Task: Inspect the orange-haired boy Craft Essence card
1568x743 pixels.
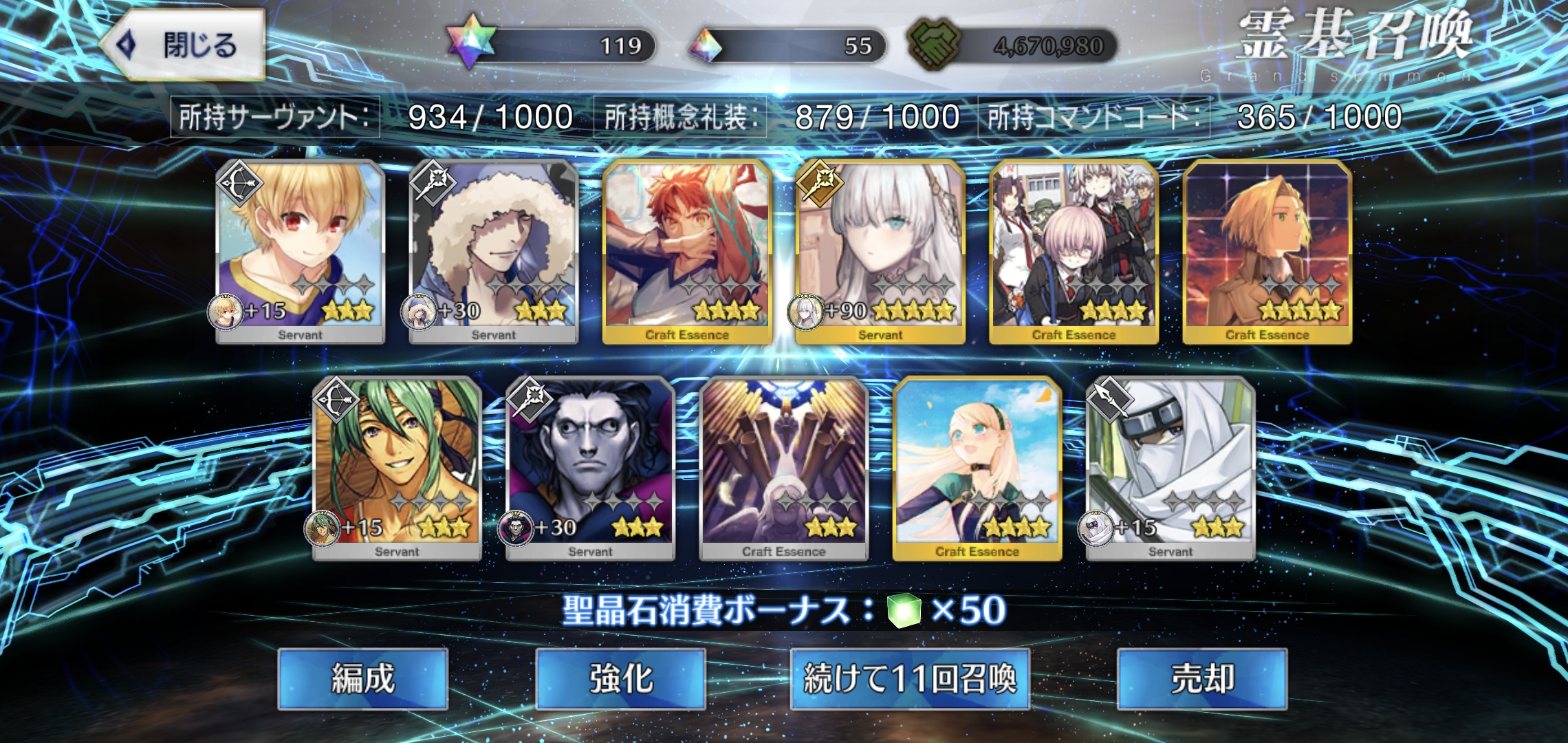Action: 687,251
